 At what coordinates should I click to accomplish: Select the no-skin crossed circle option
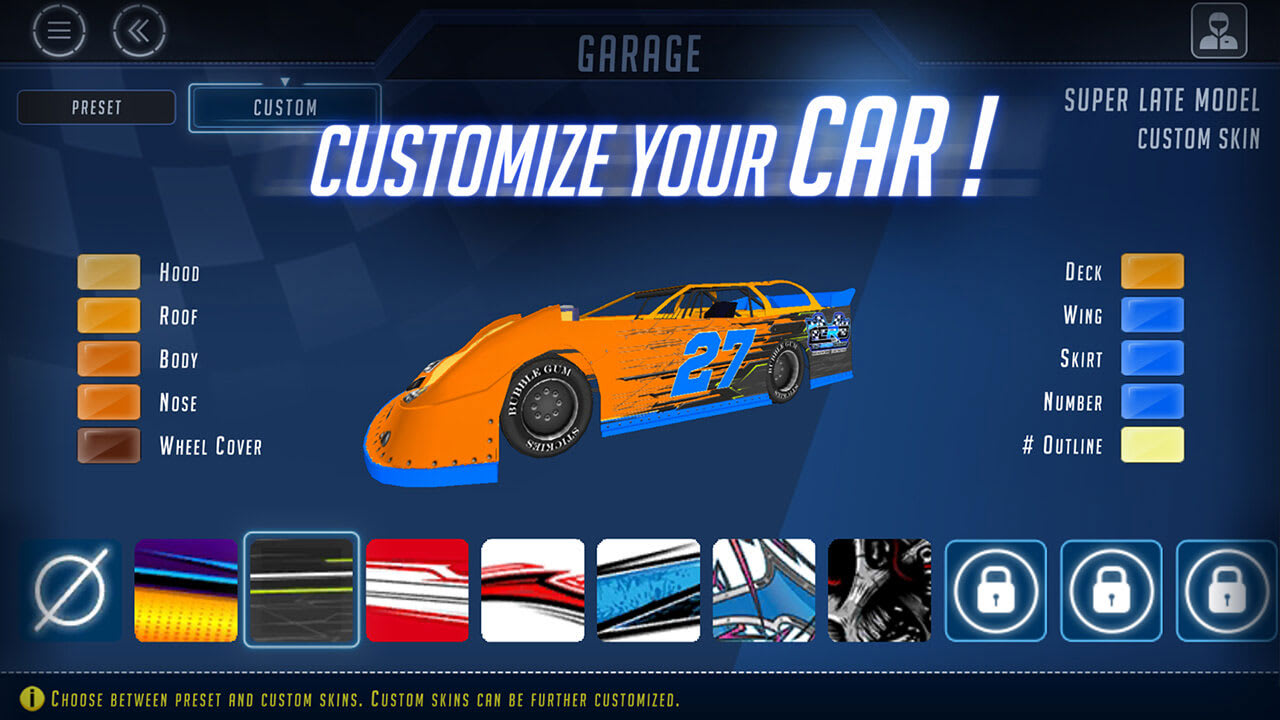point(70,590)
